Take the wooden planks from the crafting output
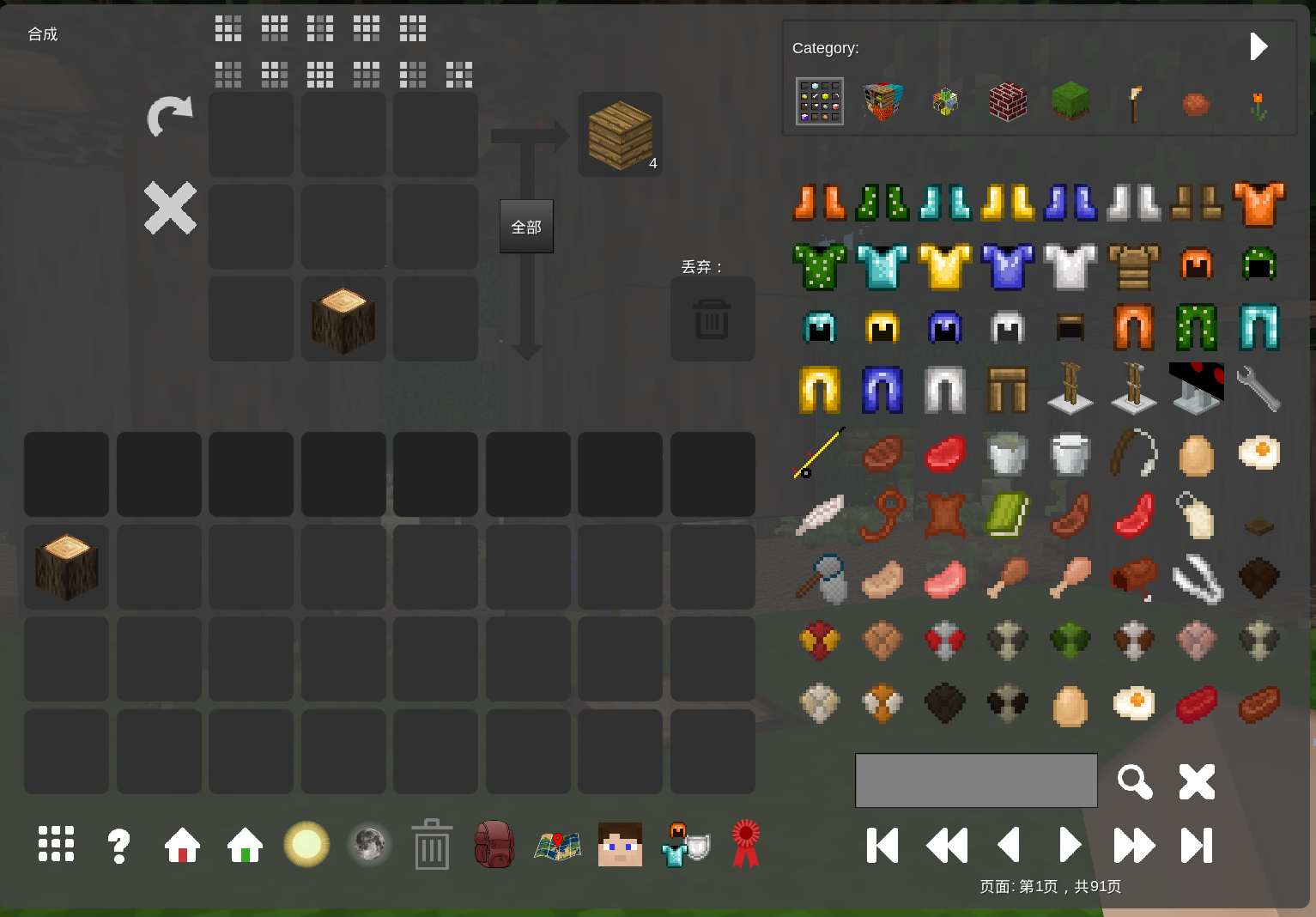Viewport: 1316px width, 917px height. click(620, 135)
